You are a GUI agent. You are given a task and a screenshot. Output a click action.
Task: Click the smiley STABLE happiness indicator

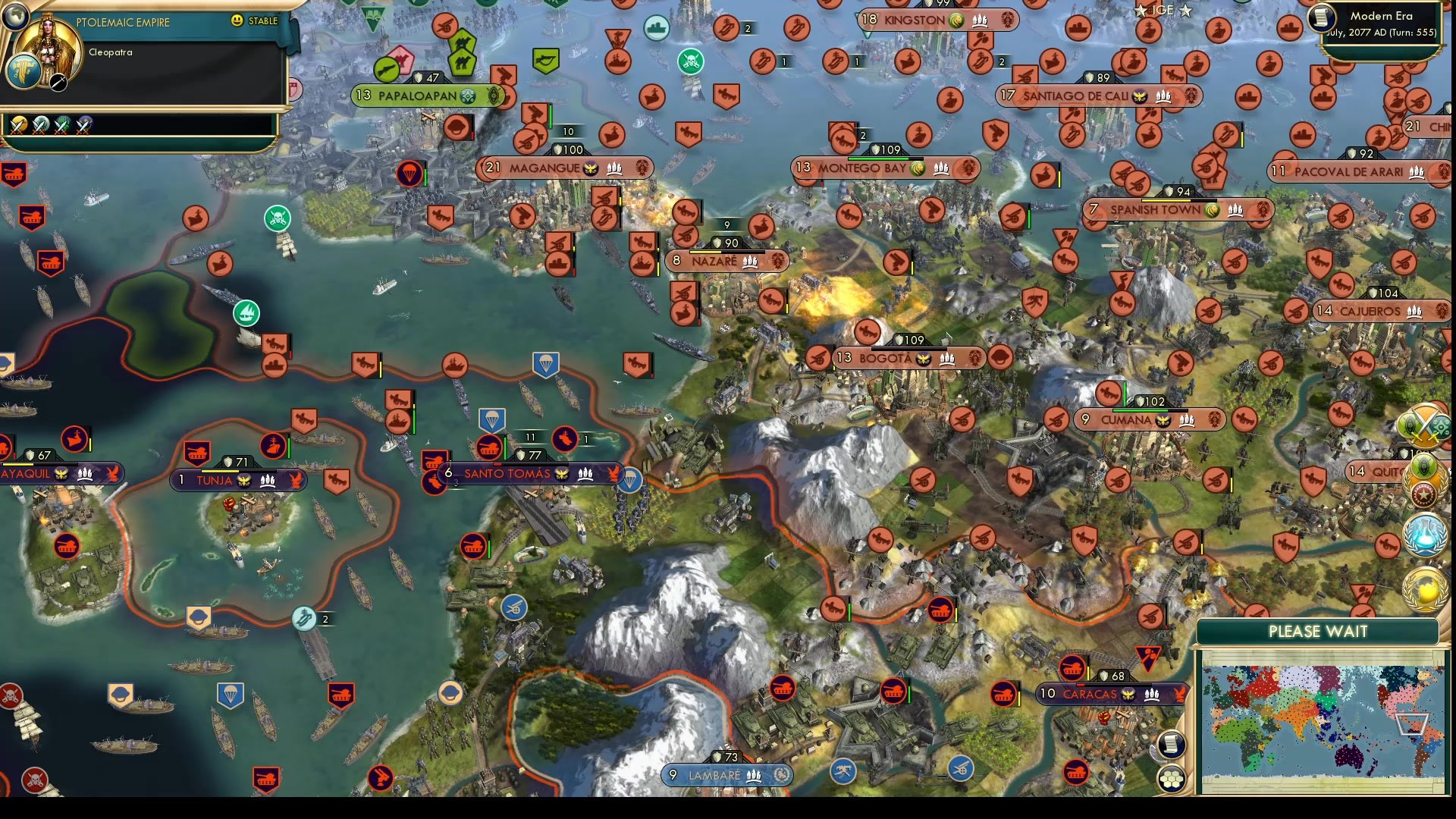pyautogui.click(x=237, y=22)
